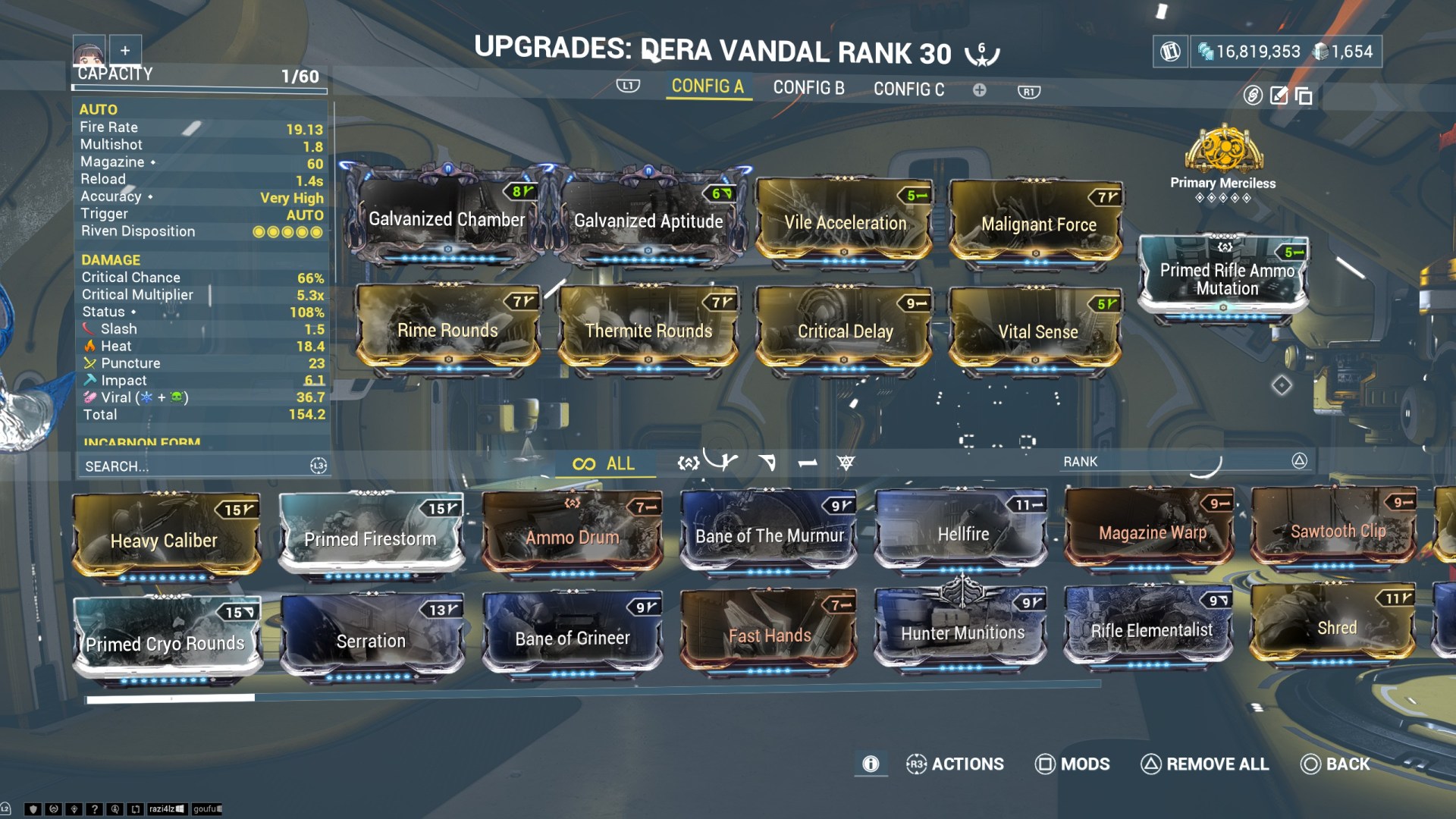Screen dimensions: 1456x819
Task: Click the Primary Merciless arcane slot
Action: coord(1223,157)
